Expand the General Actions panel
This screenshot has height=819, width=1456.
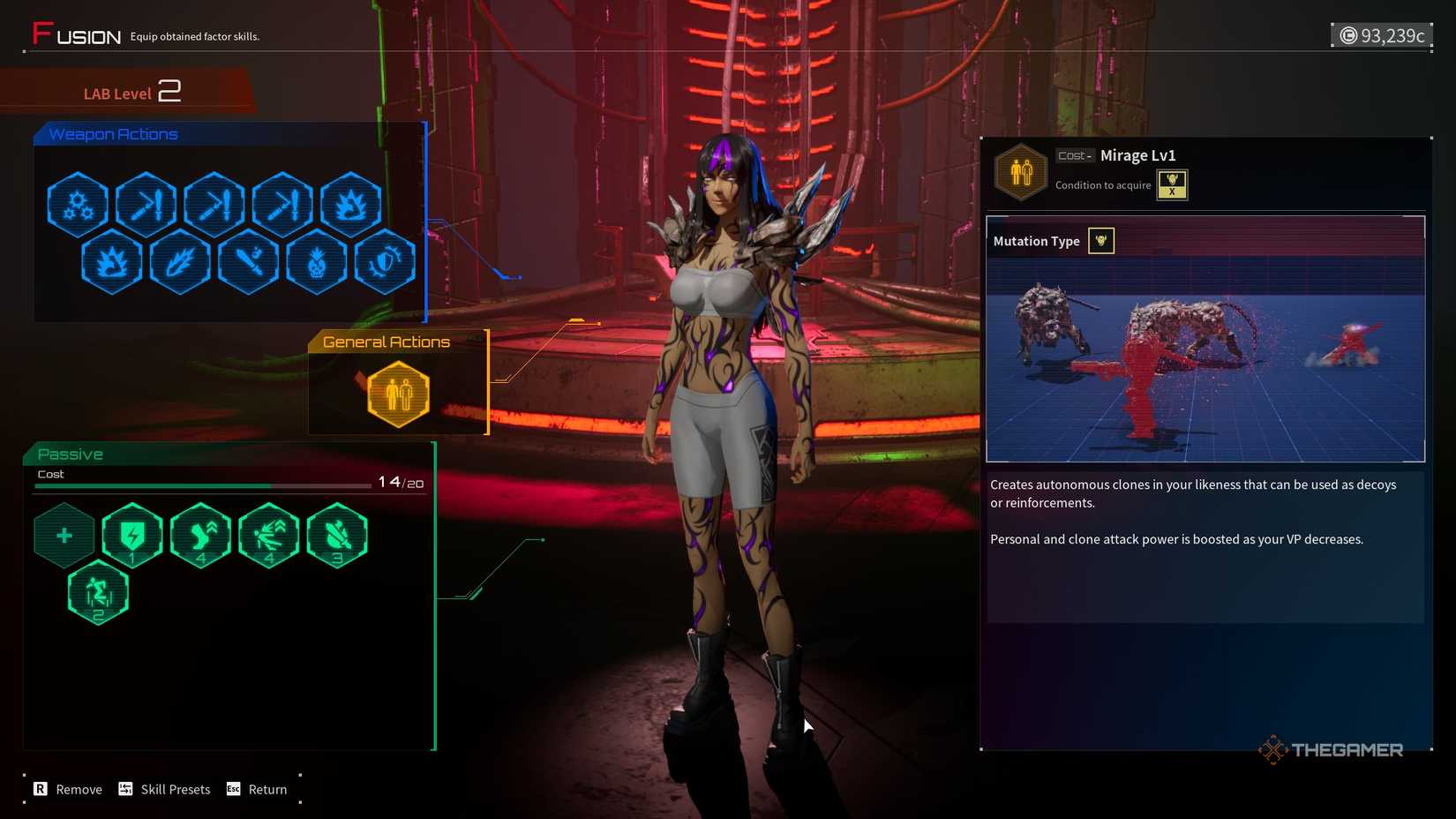(x=385, y=342)
